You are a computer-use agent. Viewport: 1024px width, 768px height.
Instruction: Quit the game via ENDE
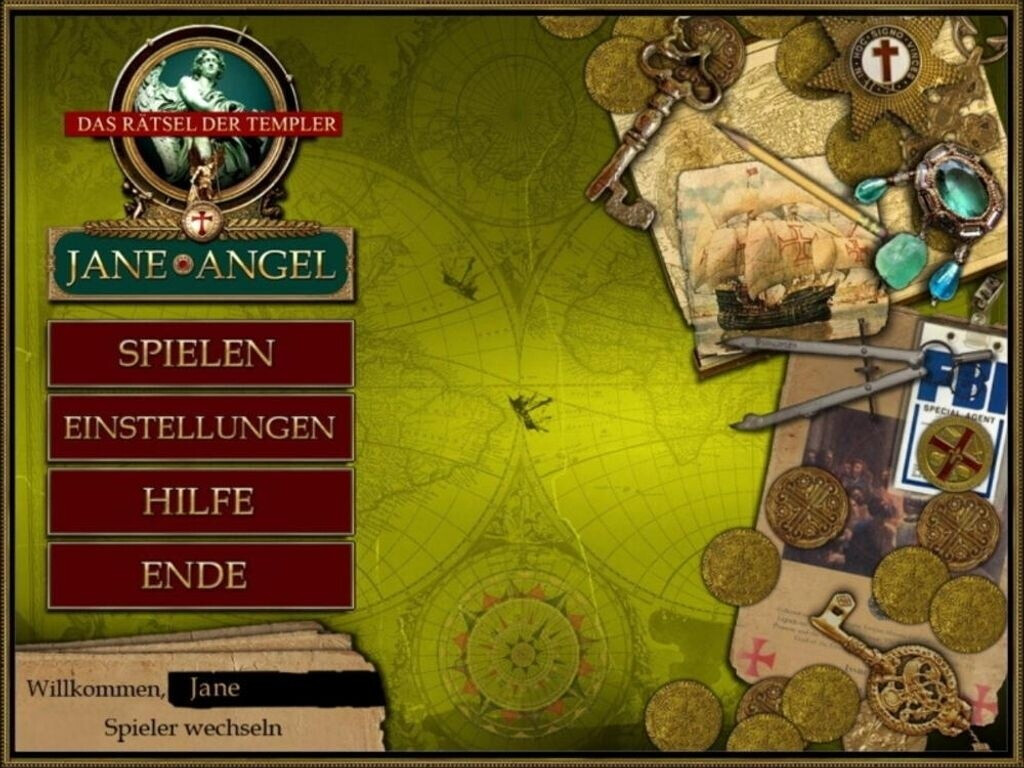[200, 575]
